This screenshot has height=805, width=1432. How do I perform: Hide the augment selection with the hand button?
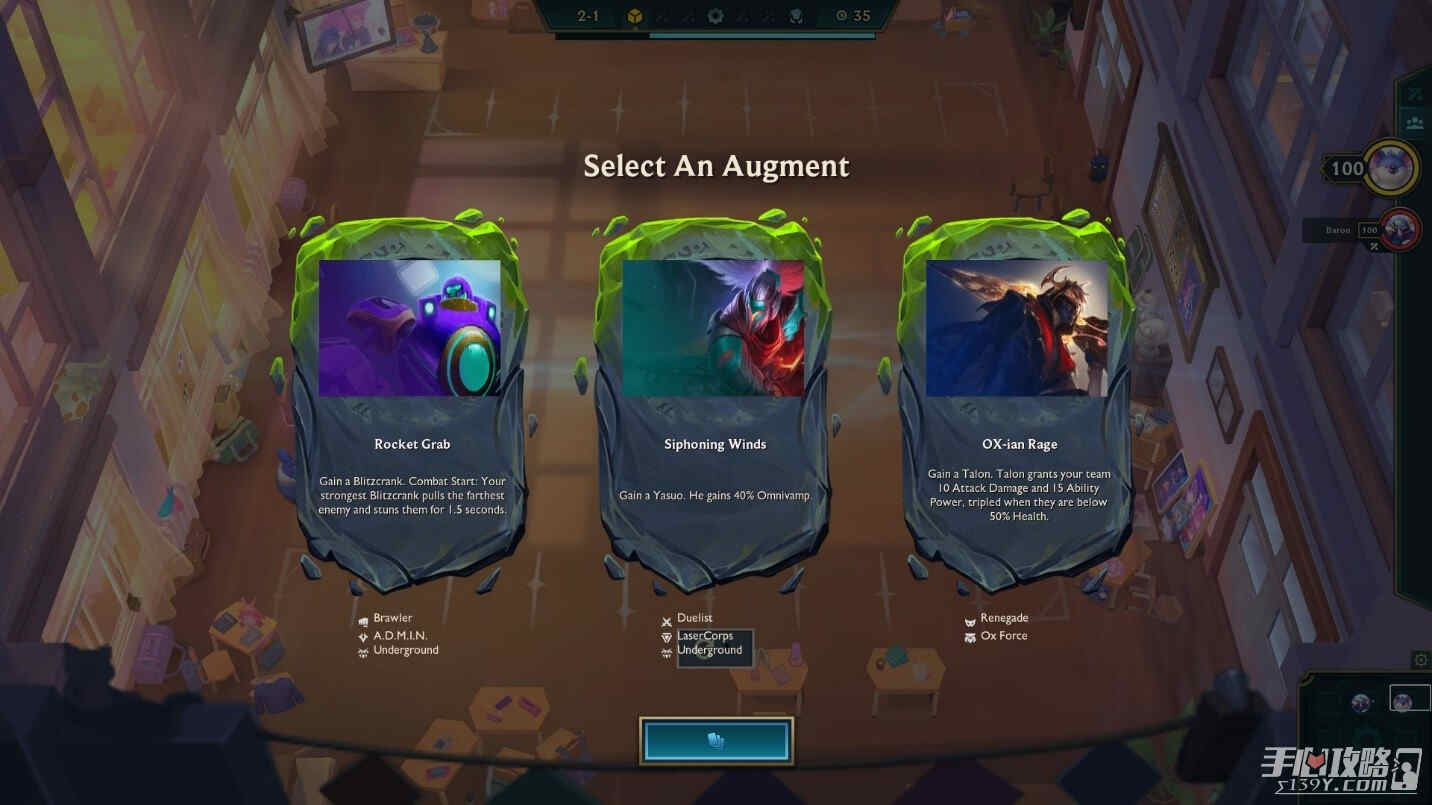tap(716, 741)
